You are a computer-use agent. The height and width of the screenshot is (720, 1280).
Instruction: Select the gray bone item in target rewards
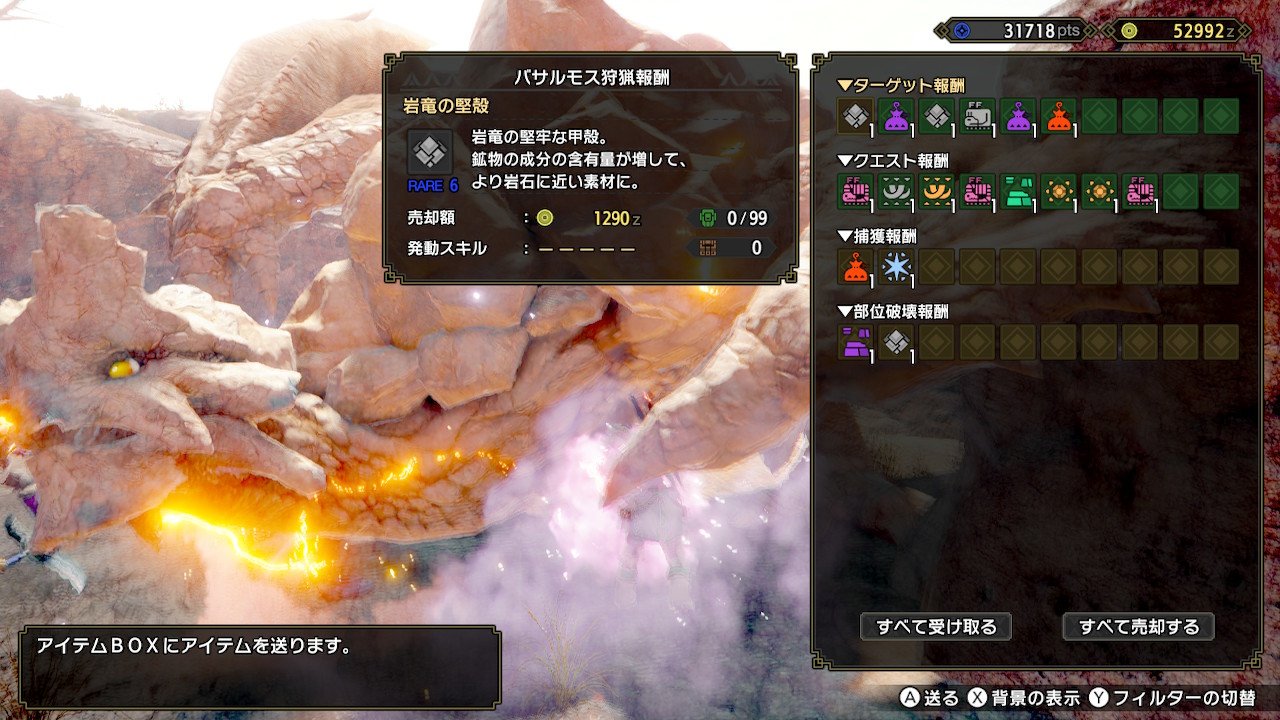[978, 116]
